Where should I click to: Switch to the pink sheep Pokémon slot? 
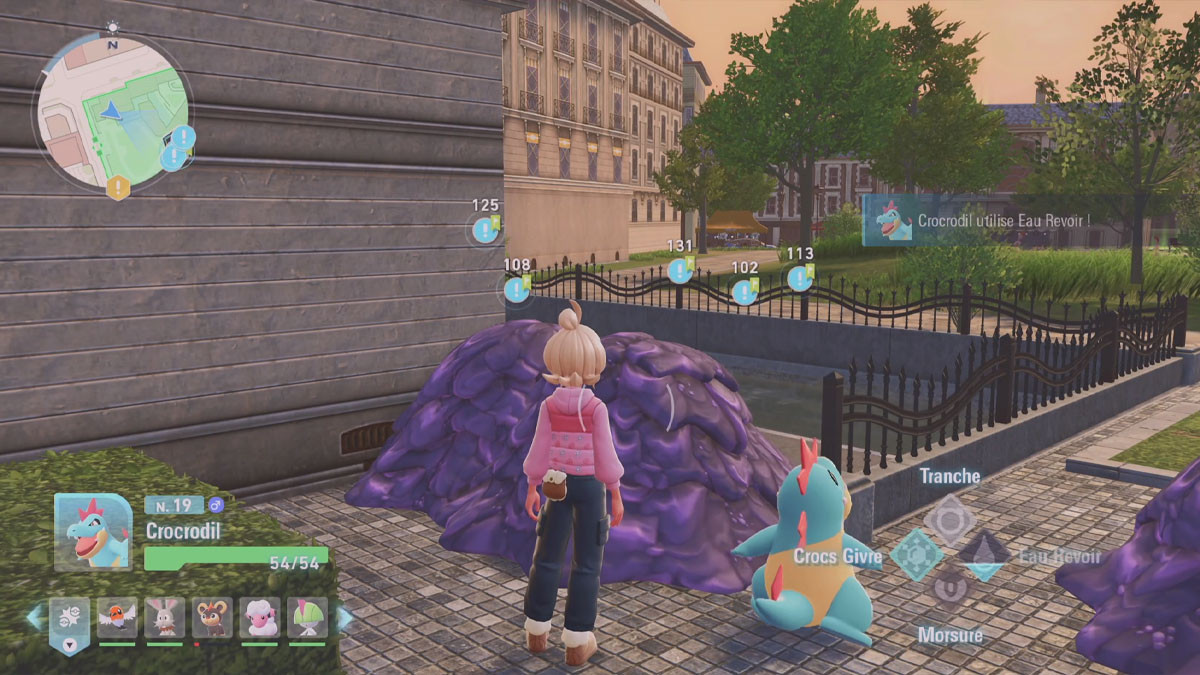(260, 618)
